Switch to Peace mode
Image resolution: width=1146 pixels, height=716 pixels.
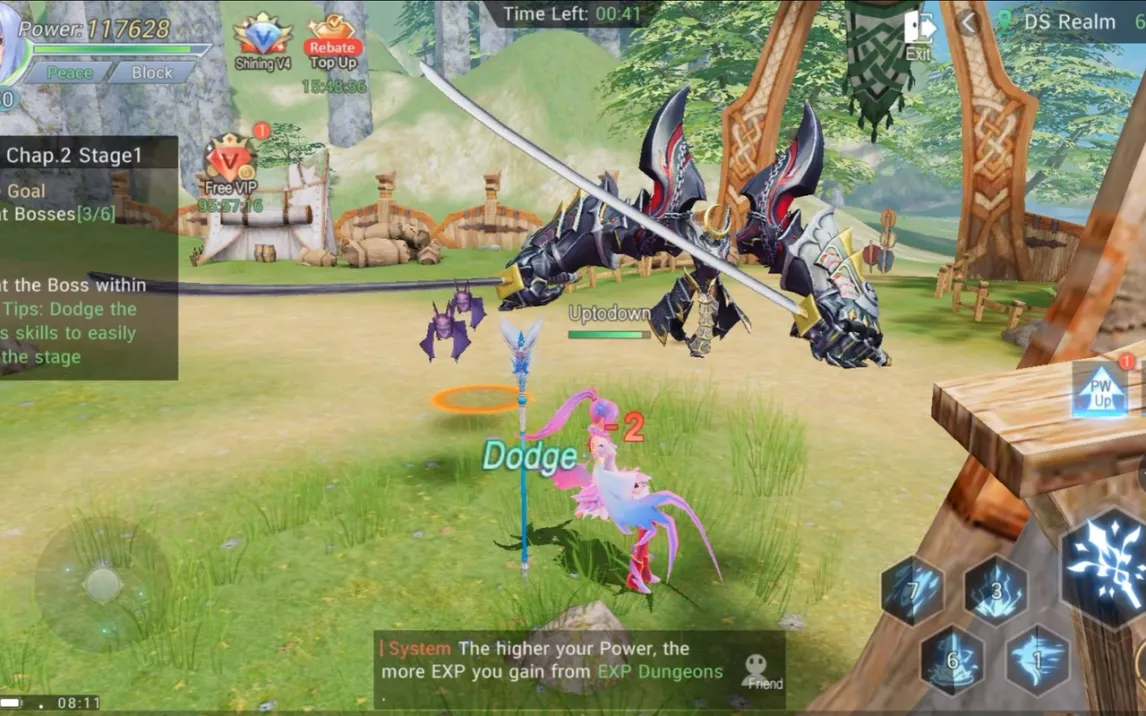(69, 73)
